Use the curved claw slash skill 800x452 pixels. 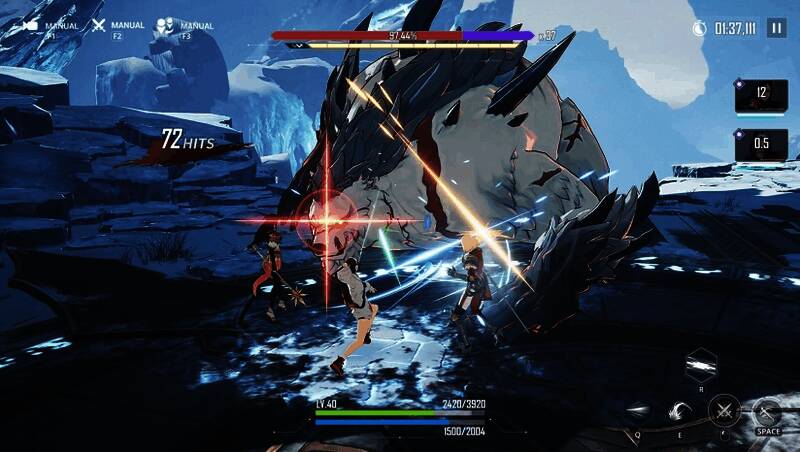(680, 410)
